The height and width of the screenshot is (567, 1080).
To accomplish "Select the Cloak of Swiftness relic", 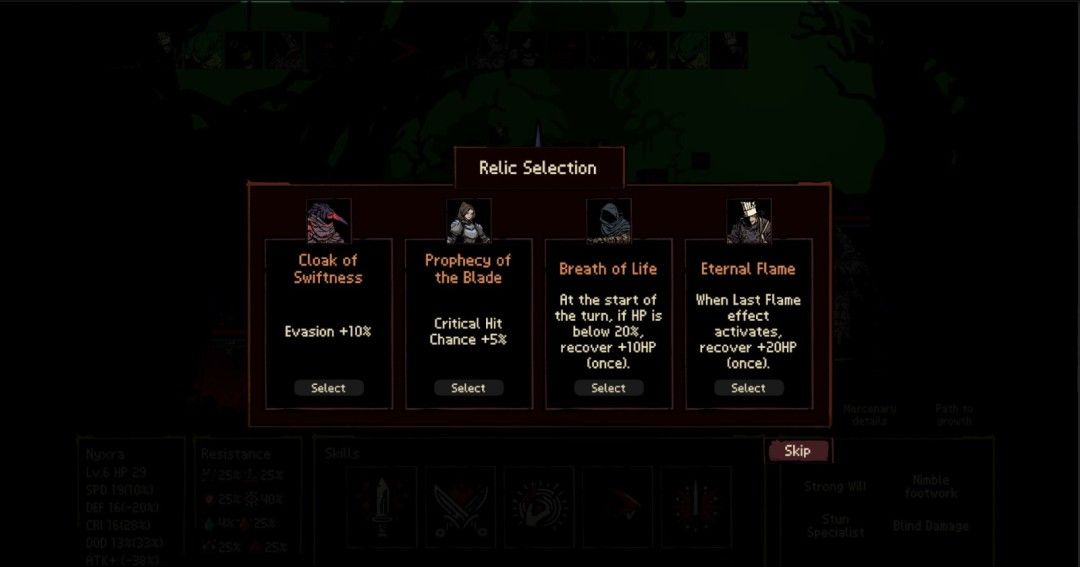I will (328, 388).
